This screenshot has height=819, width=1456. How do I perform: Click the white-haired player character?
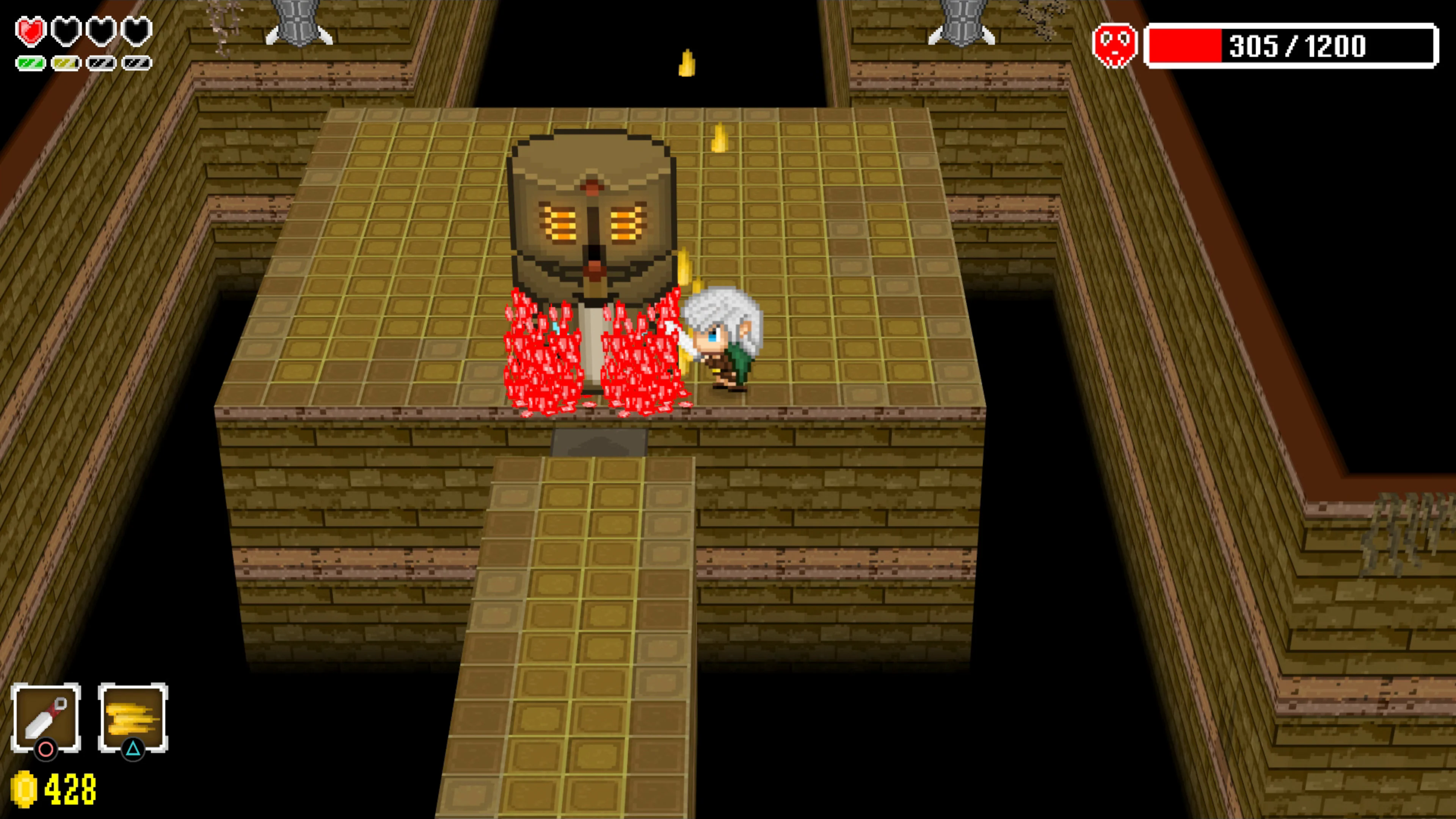721,339
